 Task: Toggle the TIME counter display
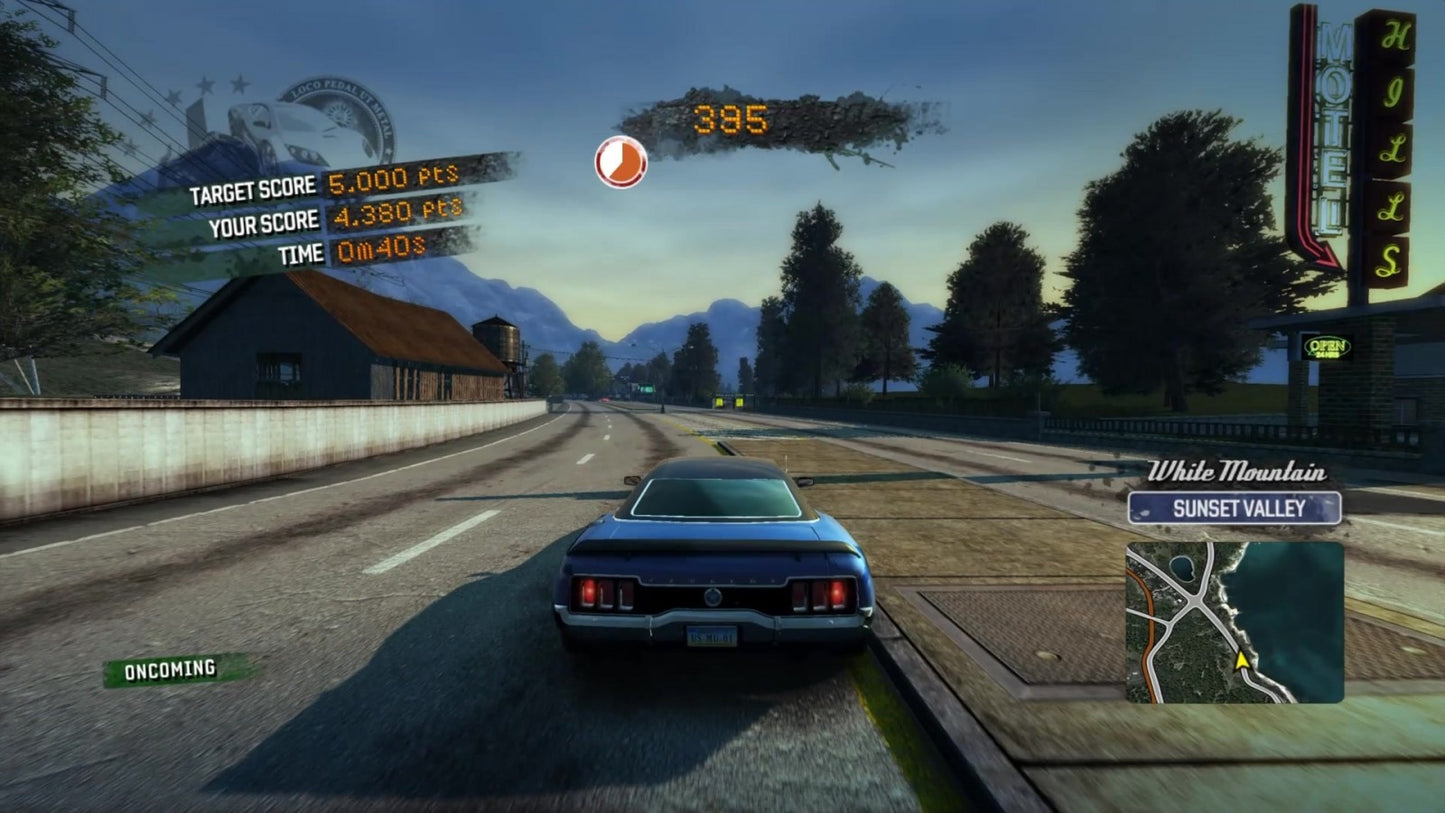[300, 253]
